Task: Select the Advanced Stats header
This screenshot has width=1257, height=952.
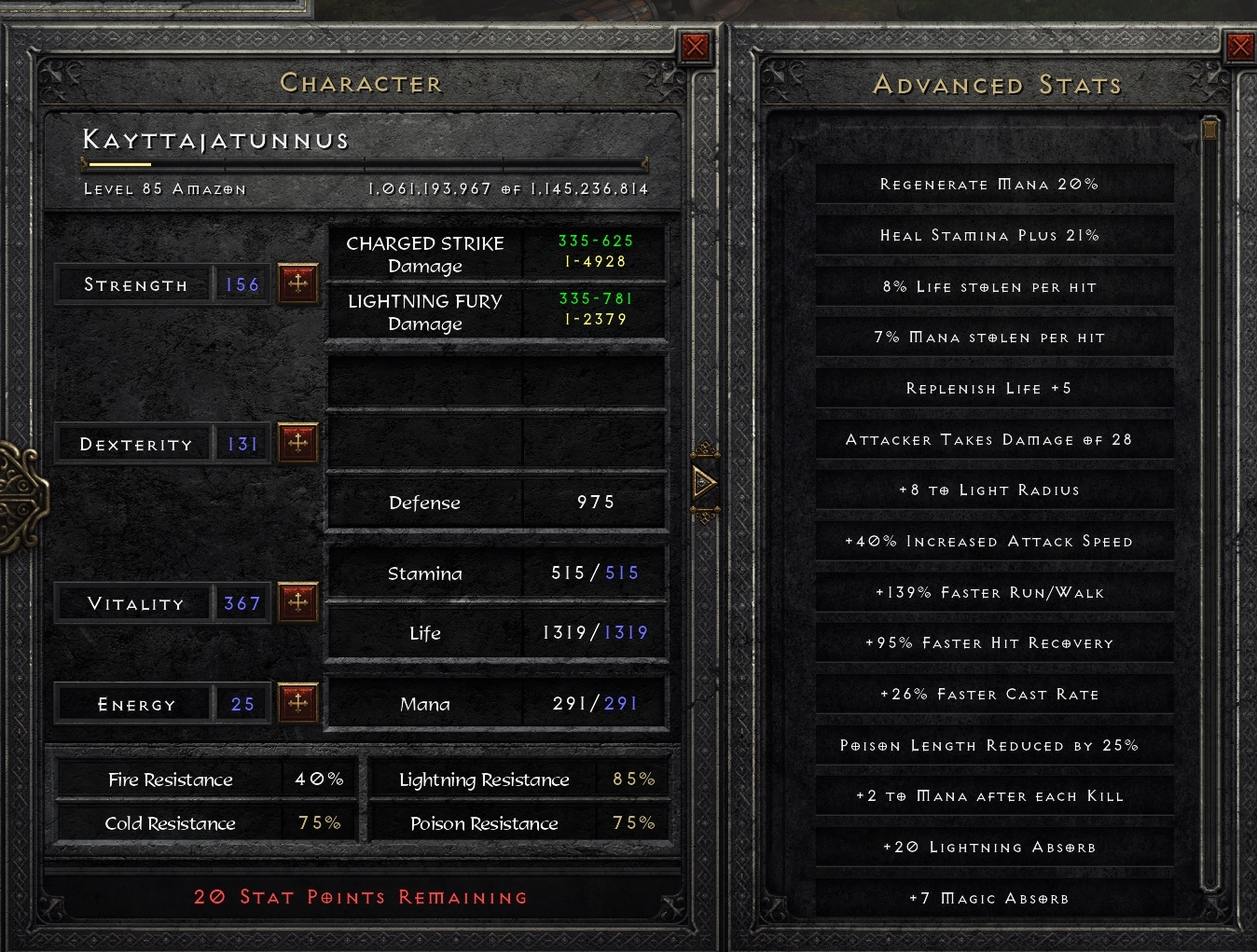Action: pos(996,85)
